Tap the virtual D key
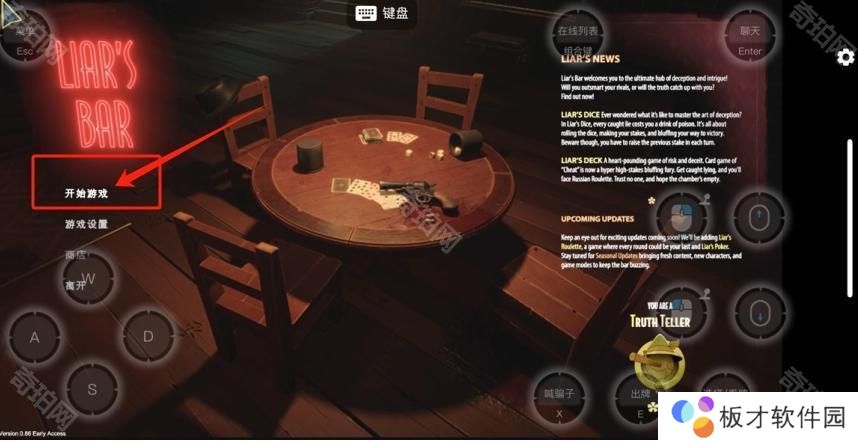 click(x=148, y=337)
